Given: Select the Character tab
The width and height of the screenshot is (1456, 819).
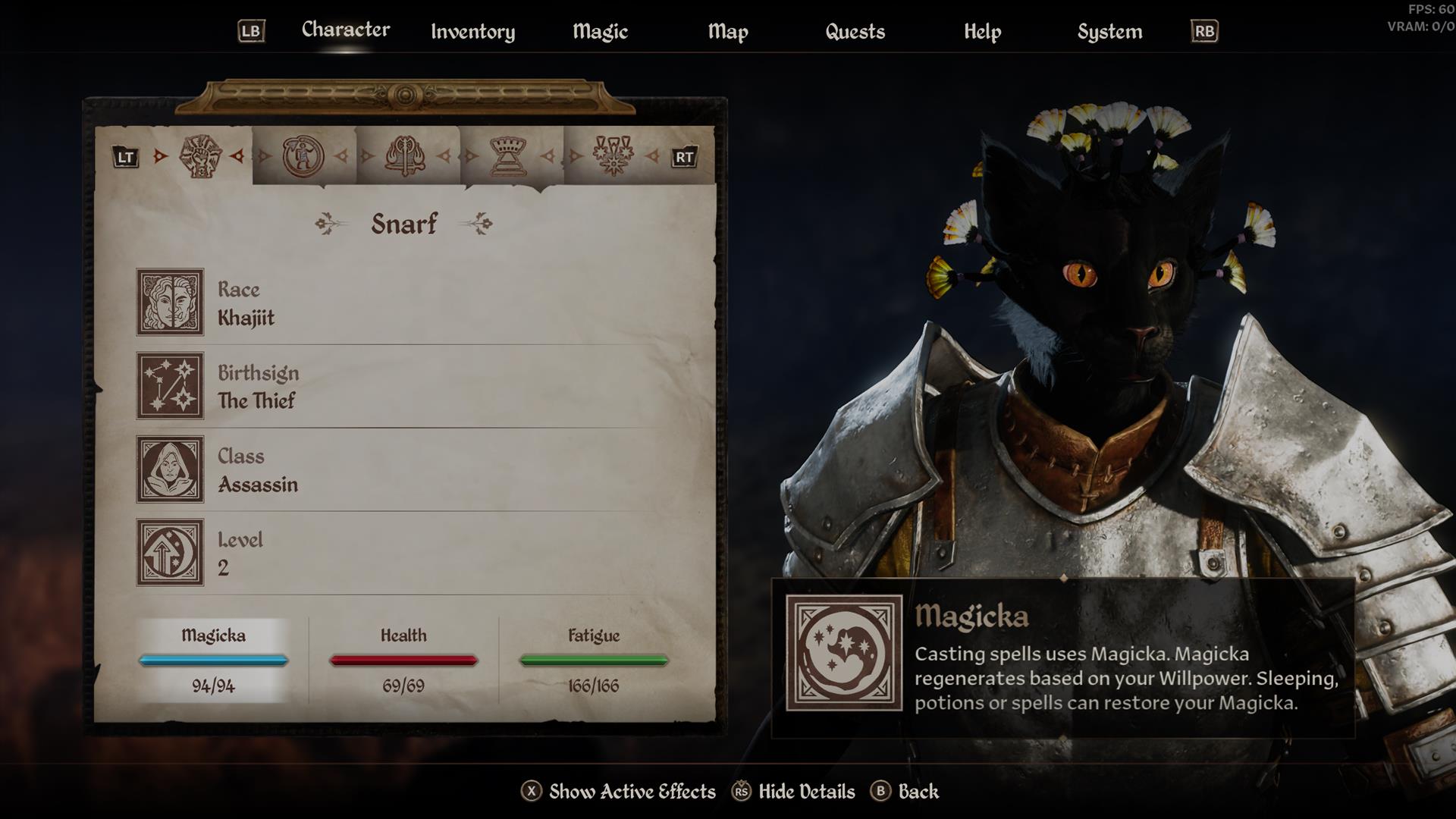Looking at the screenshot, I should 346,30.
